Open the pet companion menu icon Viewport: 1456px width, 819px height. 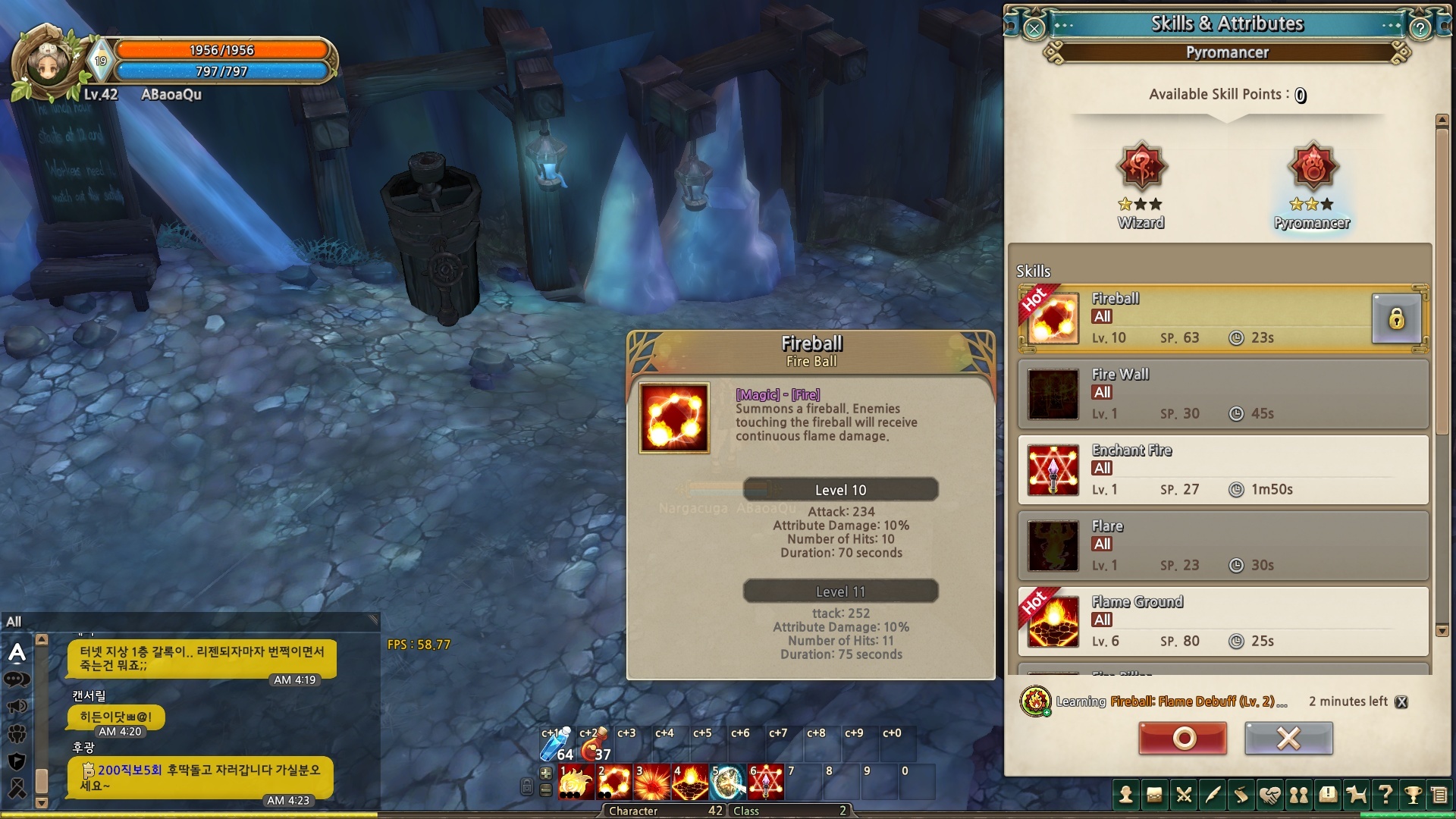point(1356,795)
